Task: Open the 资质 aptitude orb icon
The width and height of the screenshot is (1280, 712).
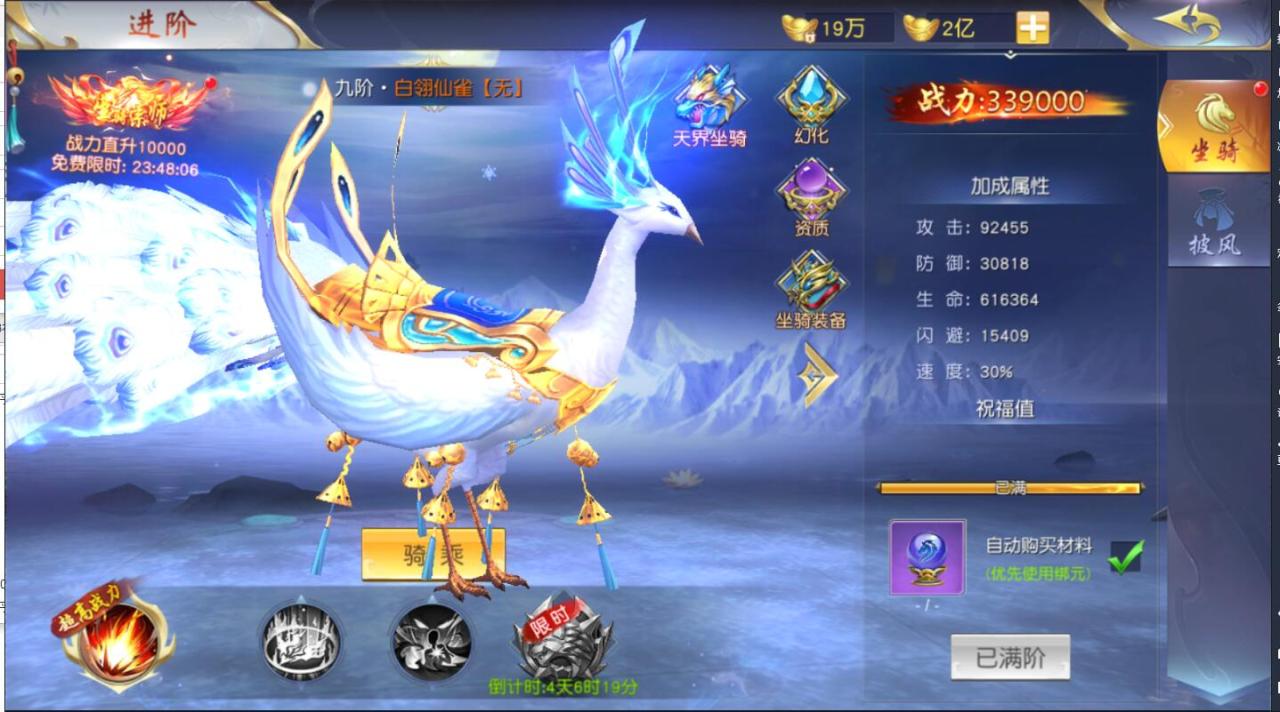Action: pyautogui.click(x=811, y=195)
